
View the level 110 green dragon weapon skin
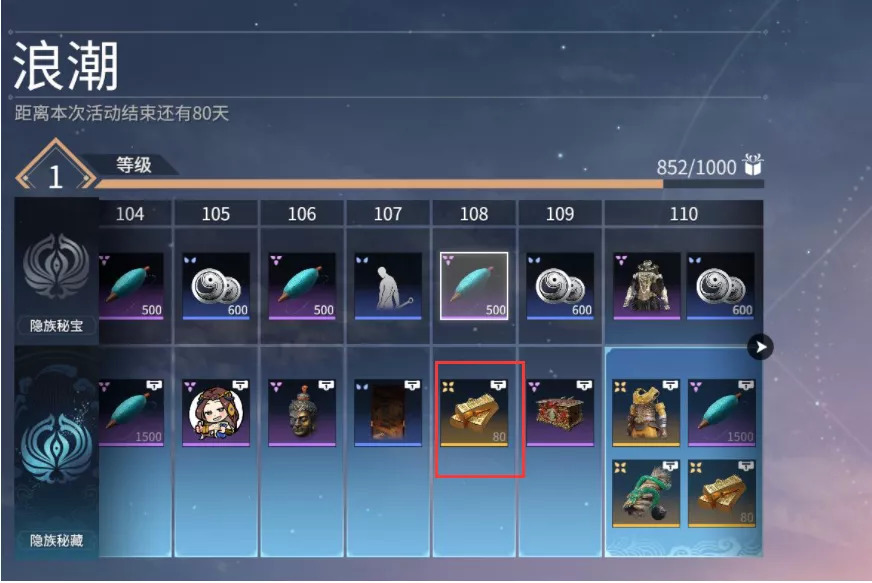(646, 493)
